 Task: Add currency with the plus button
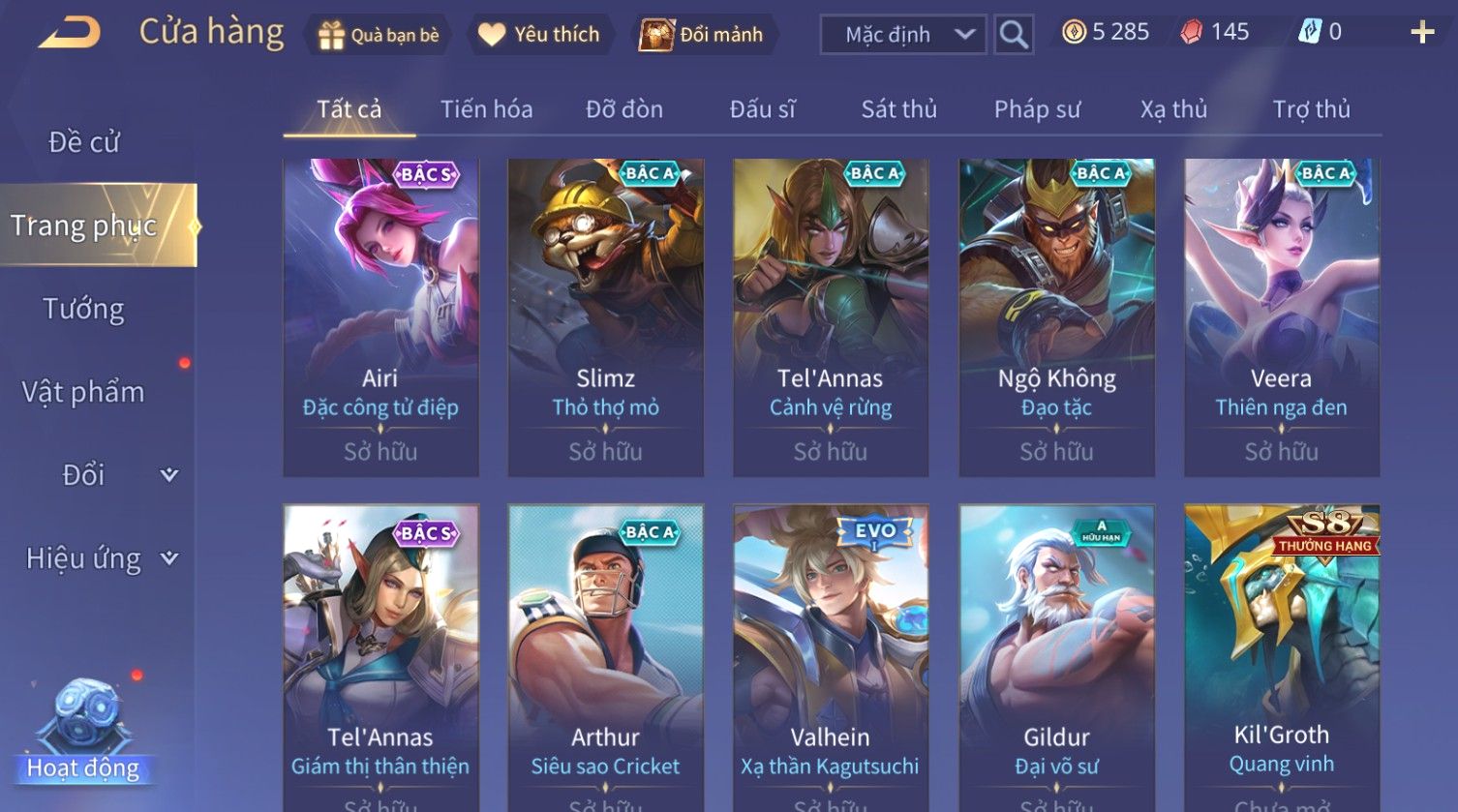1421,33
